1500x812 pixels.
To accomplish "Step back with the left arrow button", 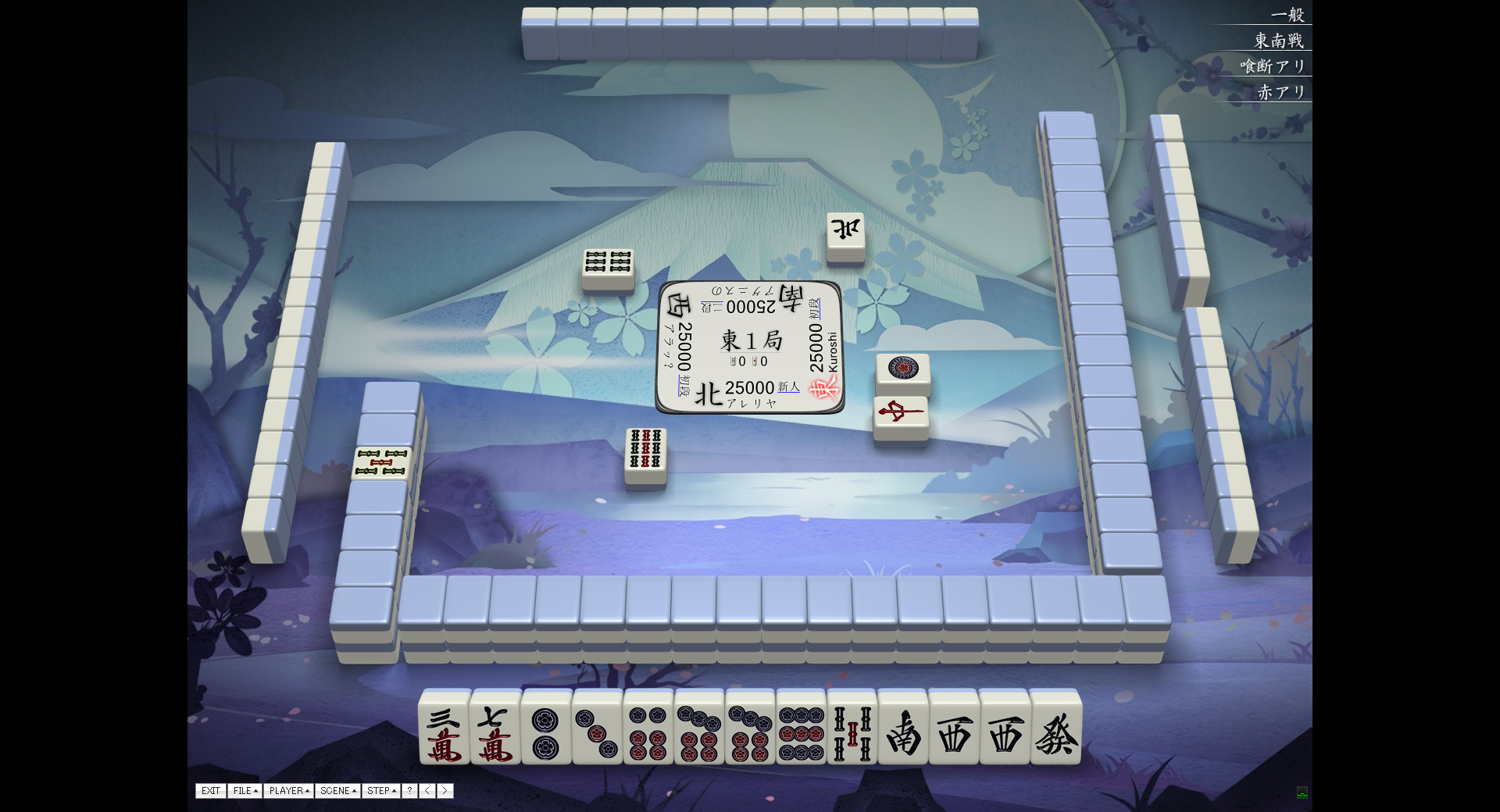I will 427,791.
